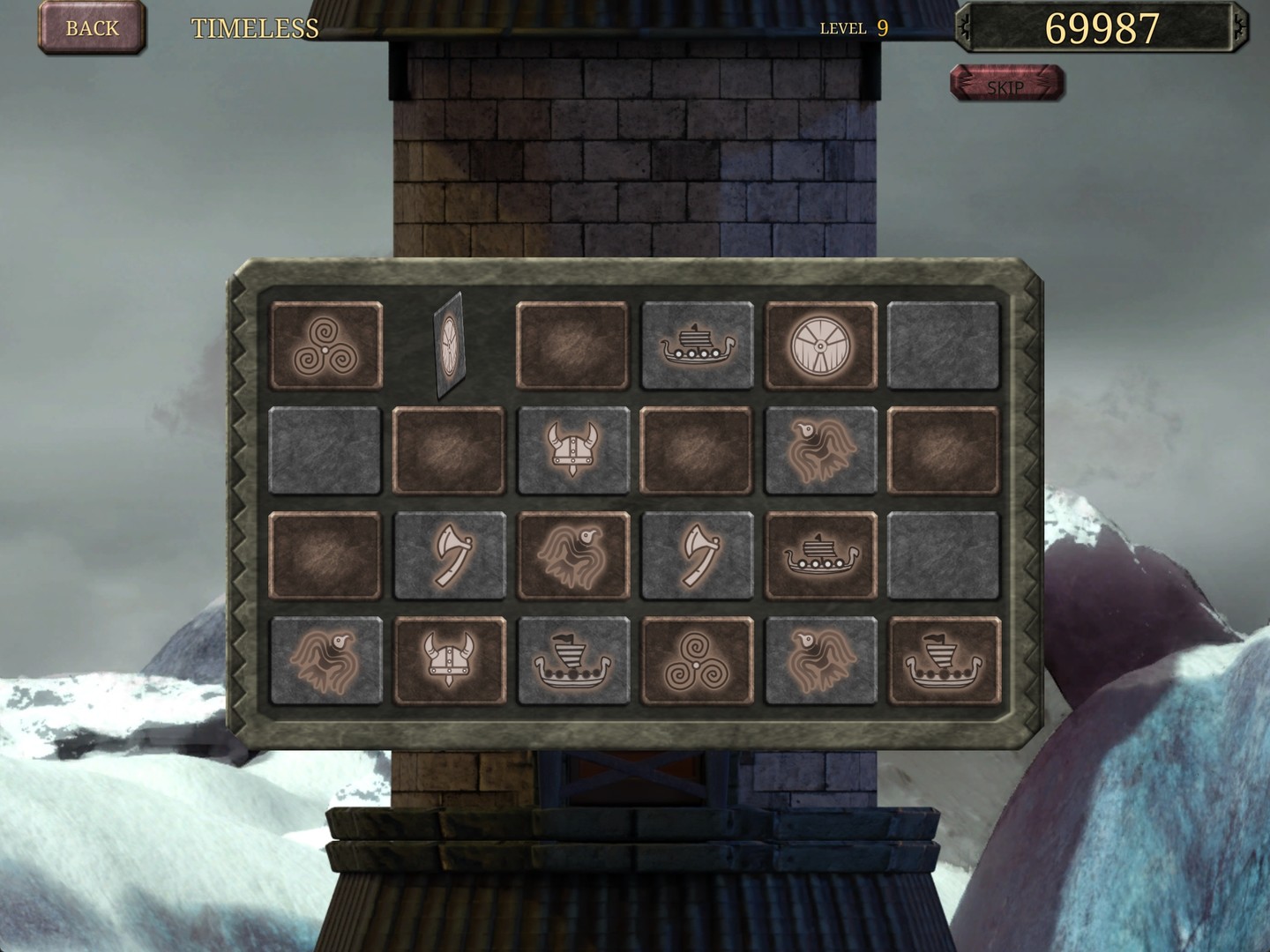Select the horned helmet card on bottom row
The height and width of the screenshot is (952, 1270).
[x=450, y=661]
